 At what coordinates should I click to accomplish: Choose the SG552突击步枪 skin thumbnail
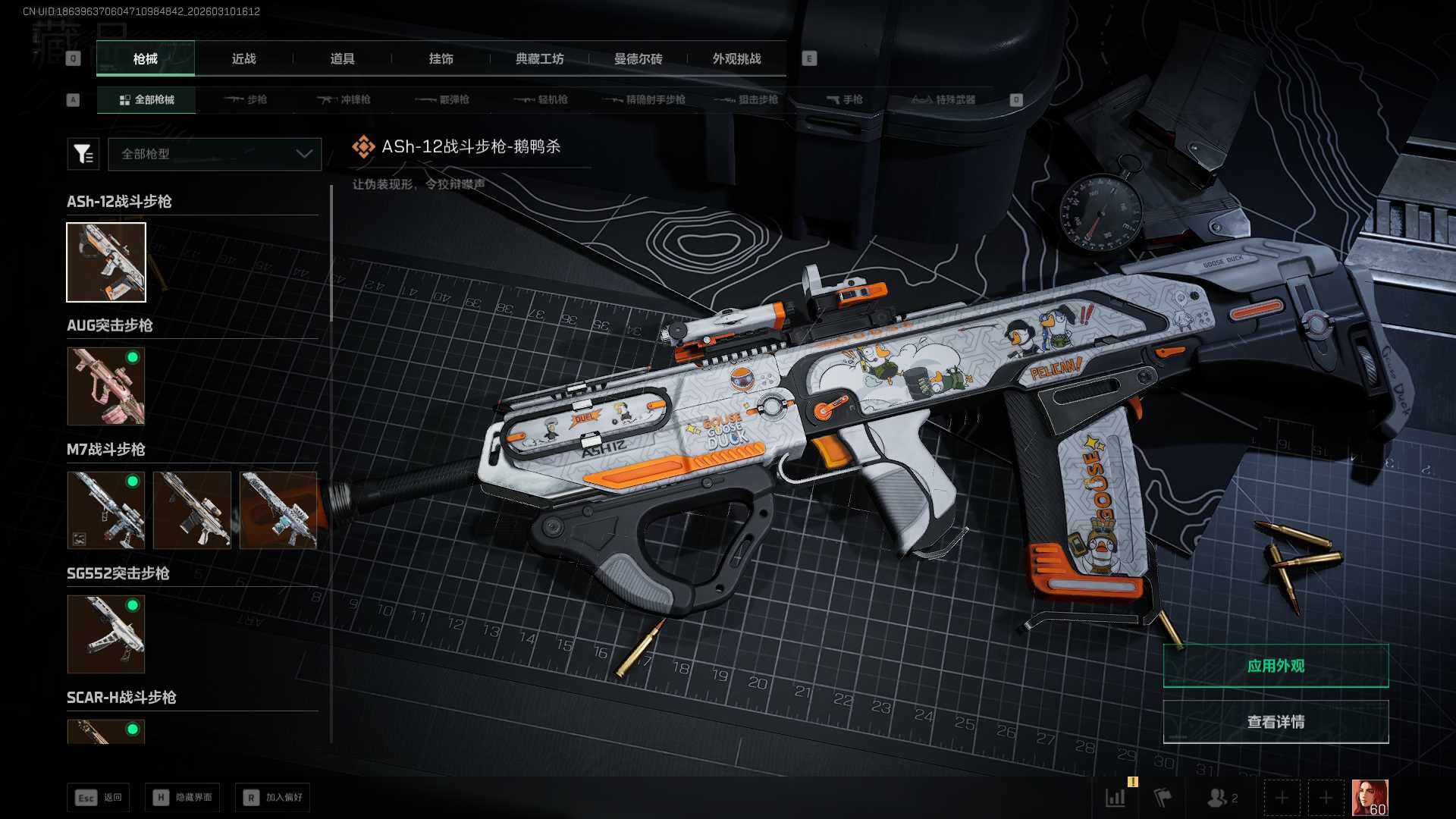coord(106,634)
